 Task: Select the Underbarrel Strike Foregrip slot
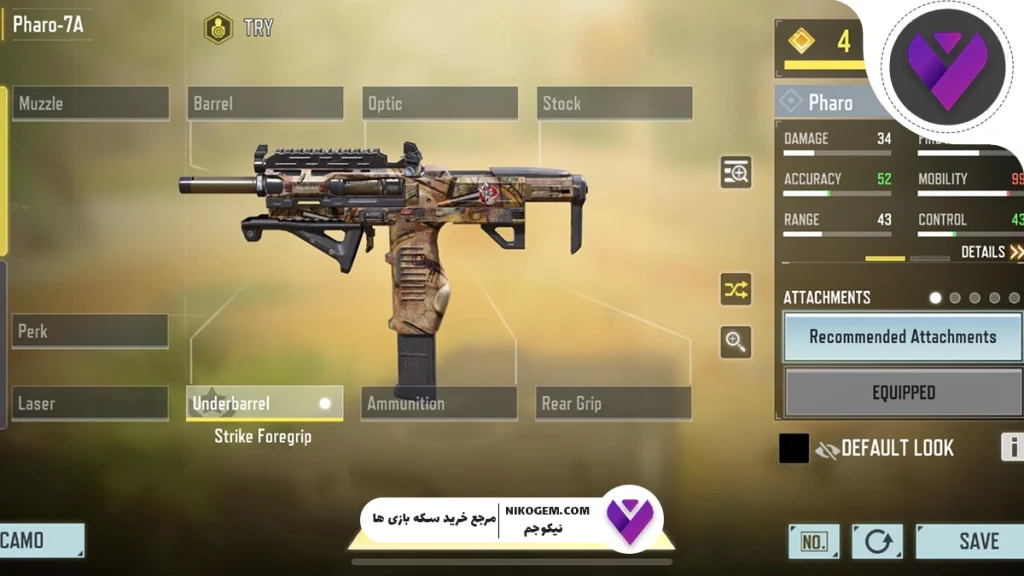pyautogui.click(x=265, y=403)
